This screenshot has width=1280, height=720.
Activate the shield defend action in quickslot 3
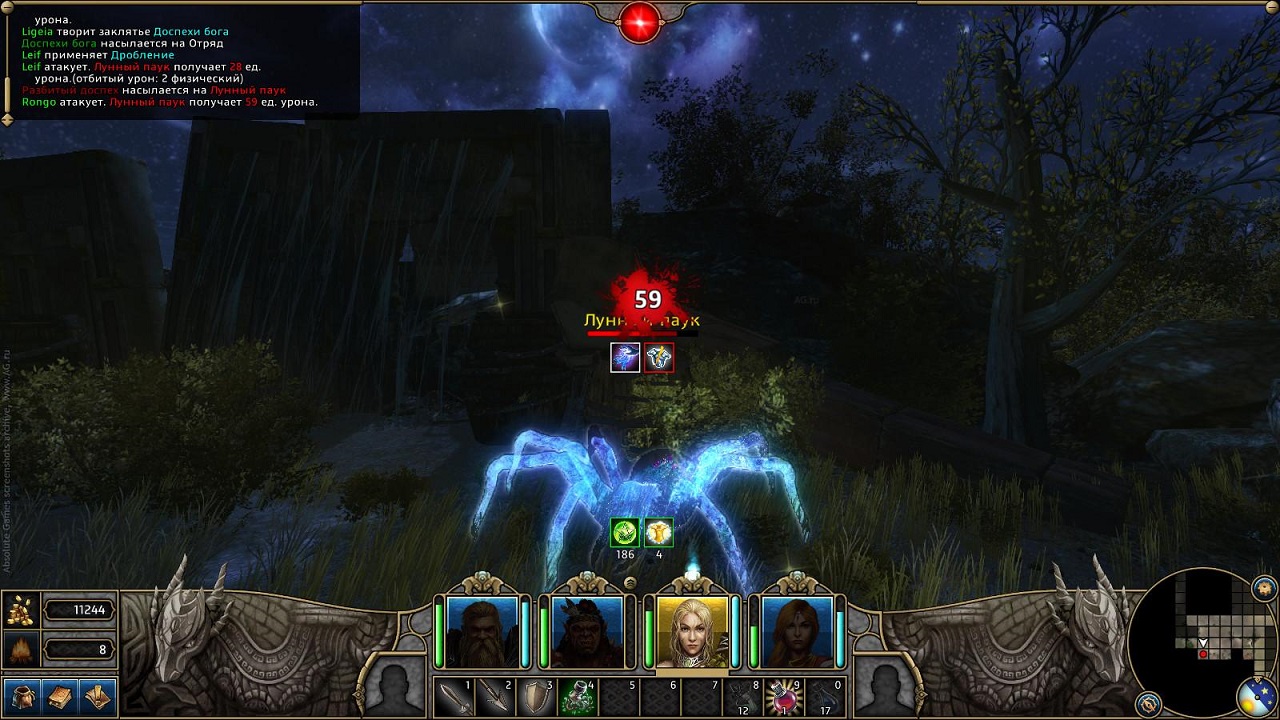tap(535, 697)
